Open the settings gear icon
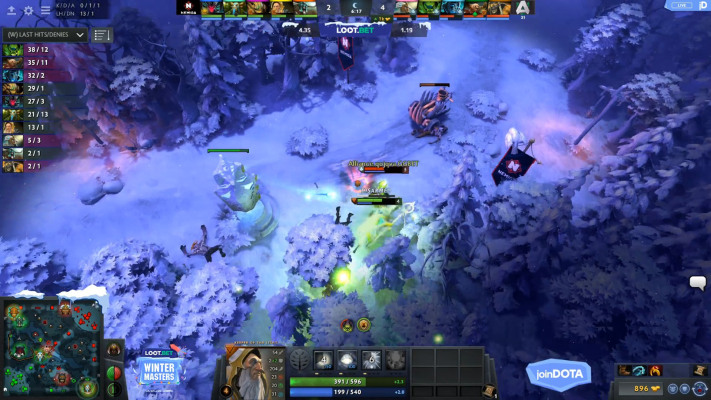 pos(28,10)
